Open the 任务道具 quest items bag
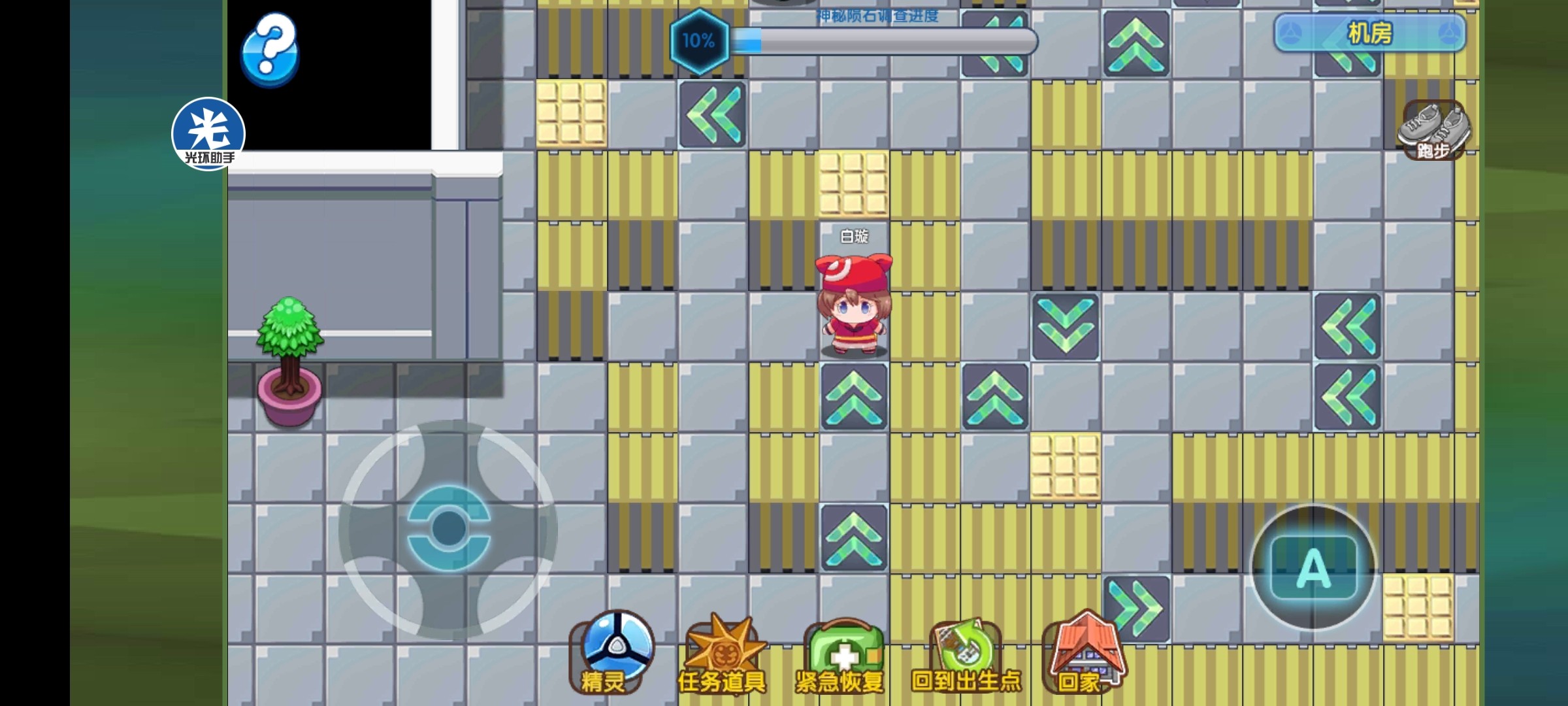 tap(723, 654)
